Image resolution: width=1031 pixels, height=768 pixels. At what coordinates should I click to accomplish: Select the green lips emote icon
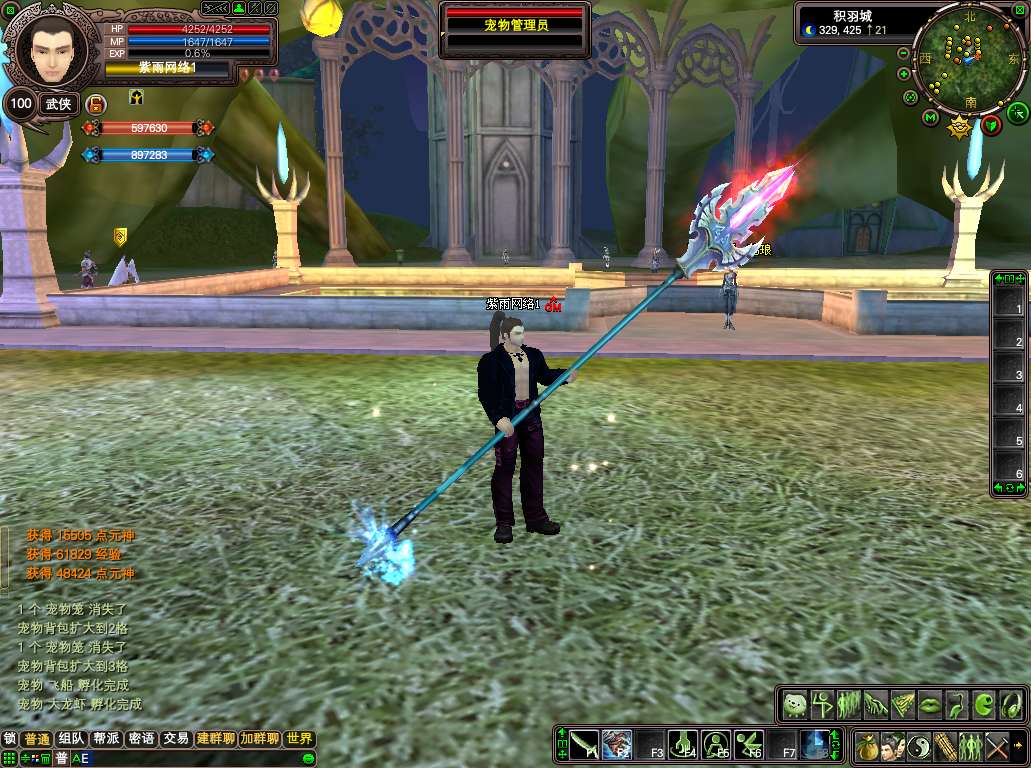[929, 704]
